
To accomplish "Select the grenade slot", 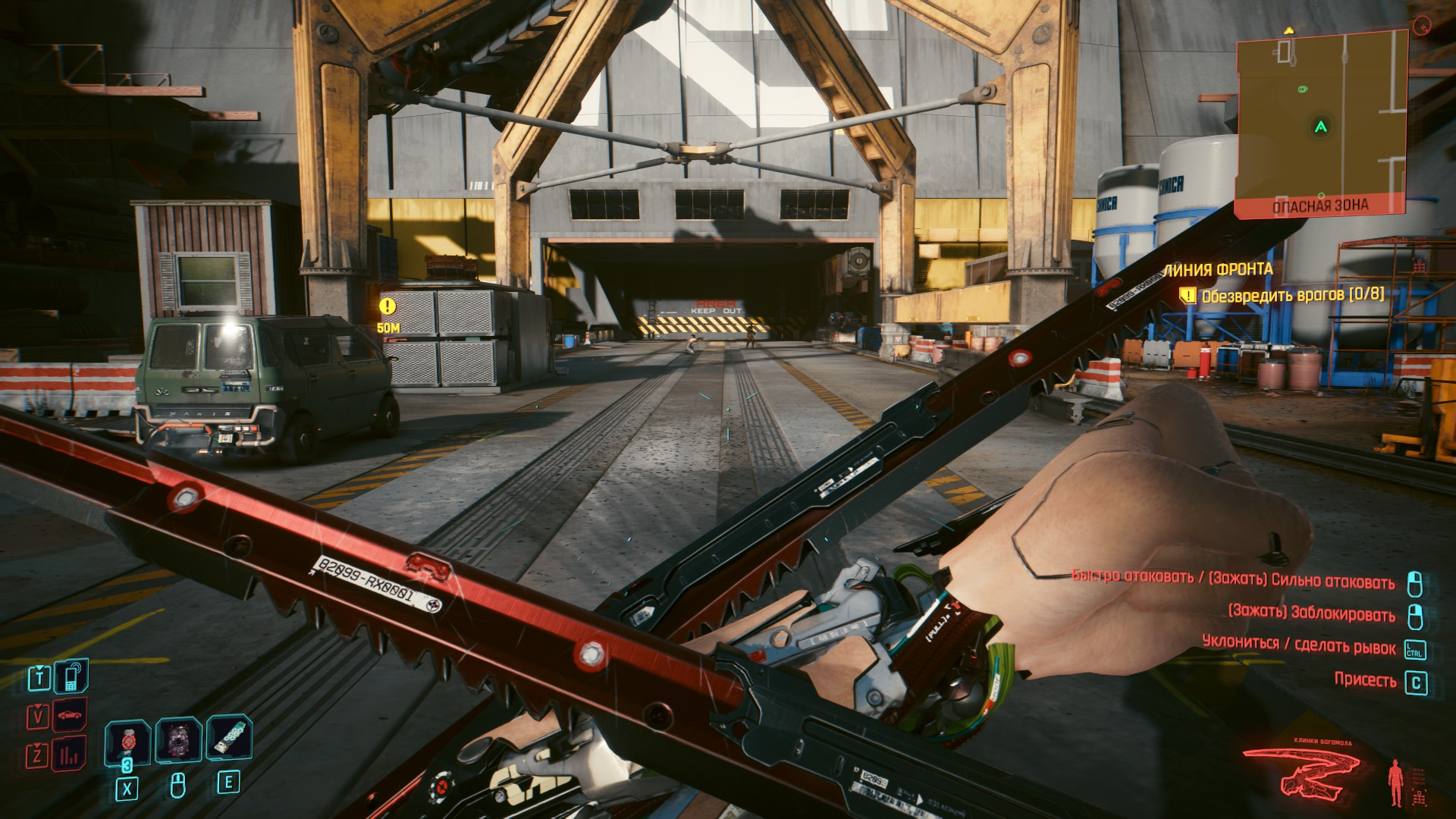I will (x=178, y=740).
